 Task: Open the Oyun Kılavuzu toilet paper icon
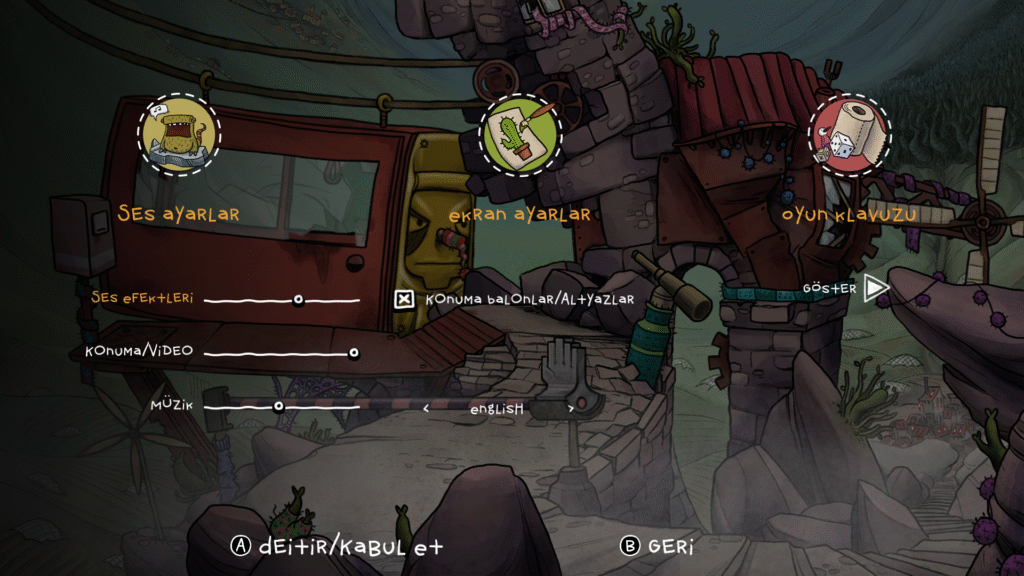(x=848, y=134)
